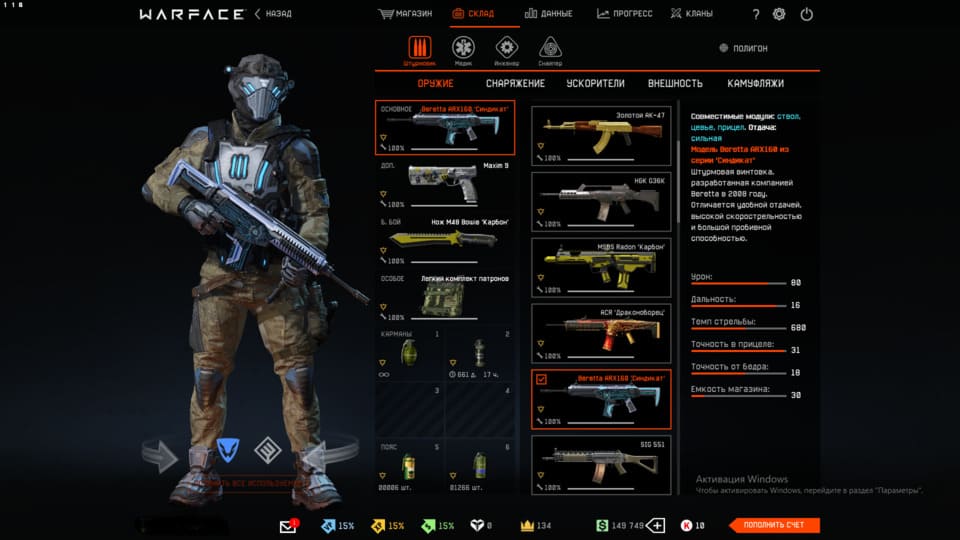
Task: Click the power exit icon
Action: pos(807,14)
